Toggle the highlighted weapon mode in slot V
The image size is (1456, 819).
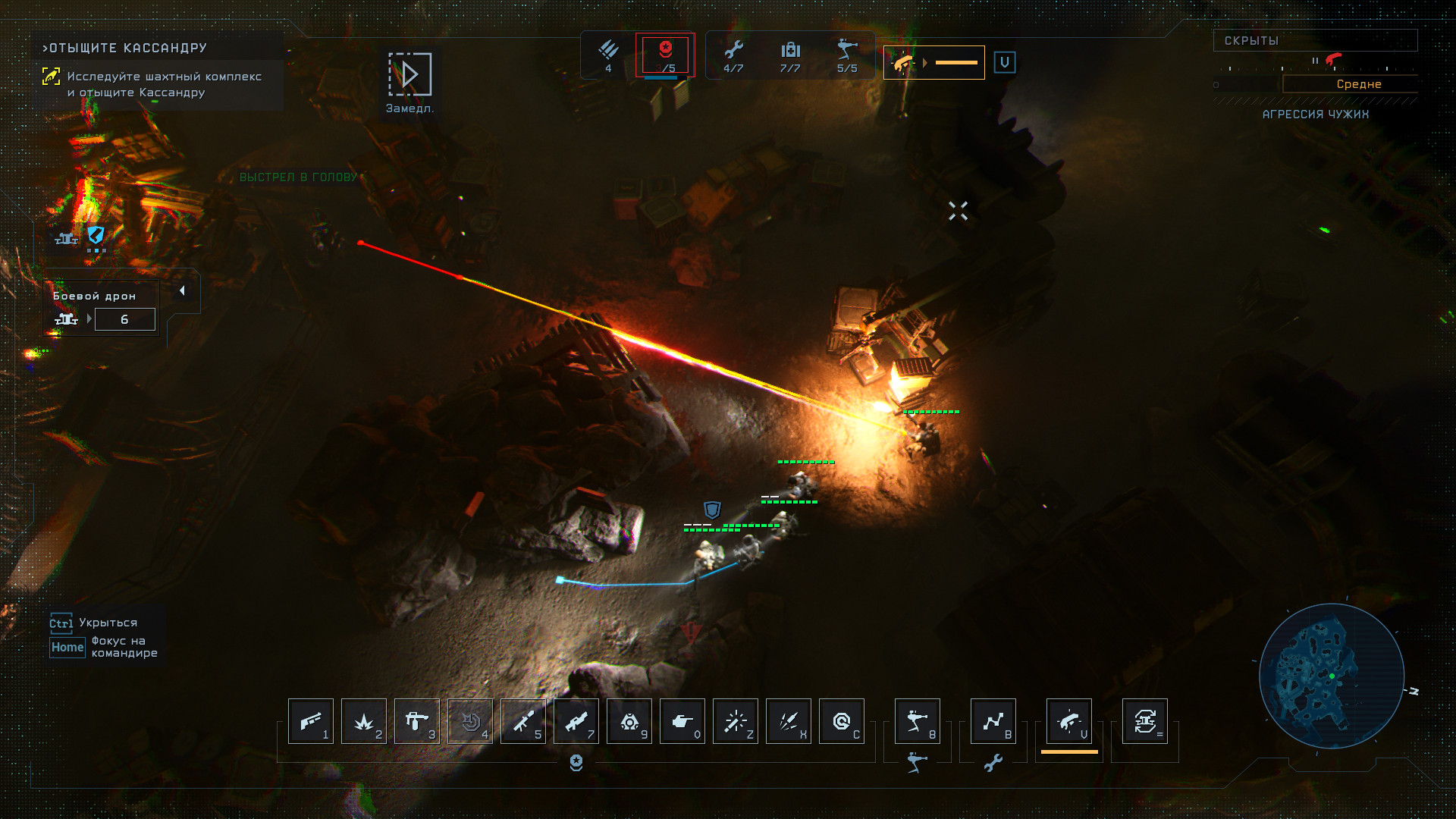(1069, 721)
